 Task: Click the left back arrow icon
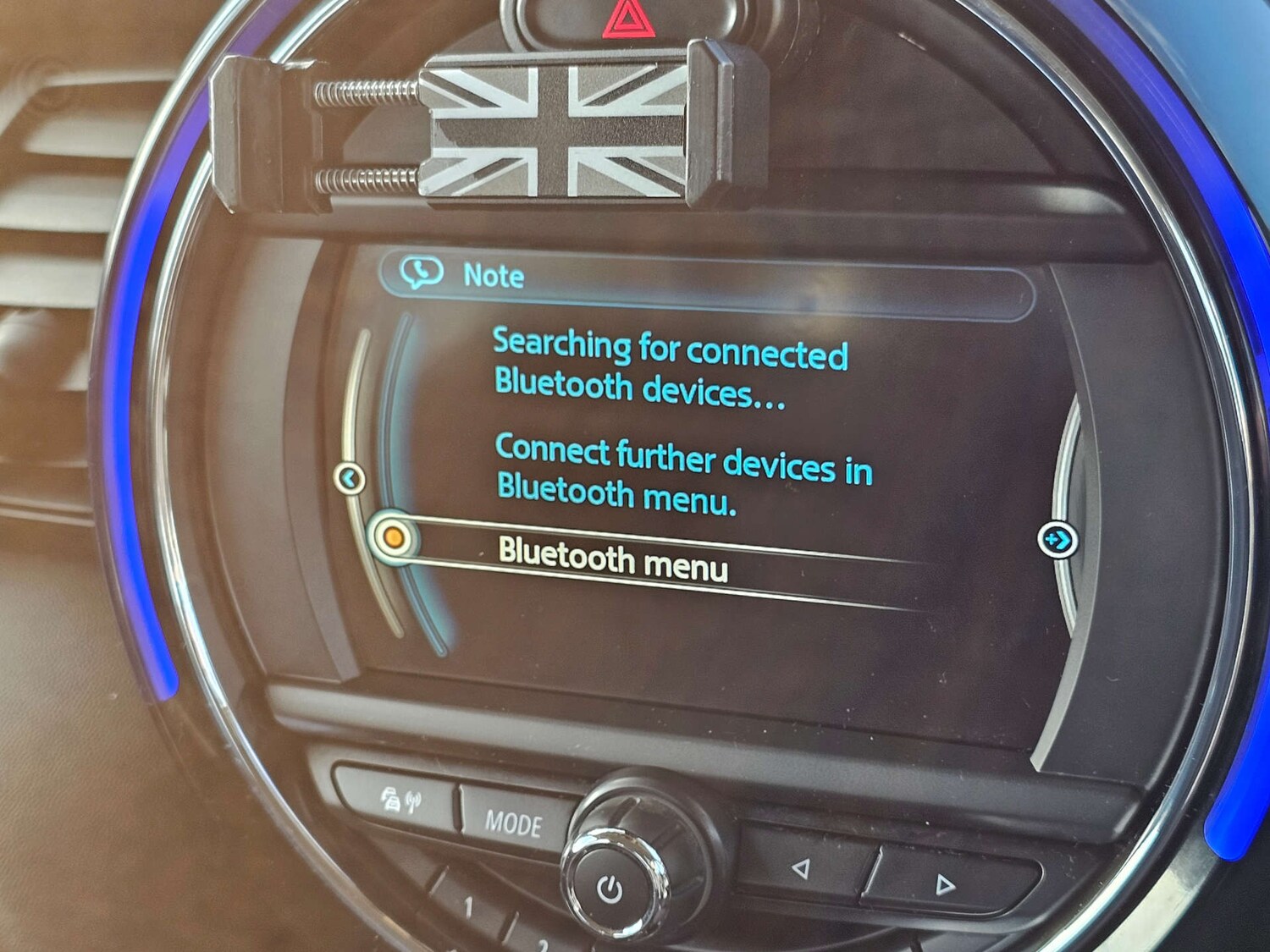[350, 479]
